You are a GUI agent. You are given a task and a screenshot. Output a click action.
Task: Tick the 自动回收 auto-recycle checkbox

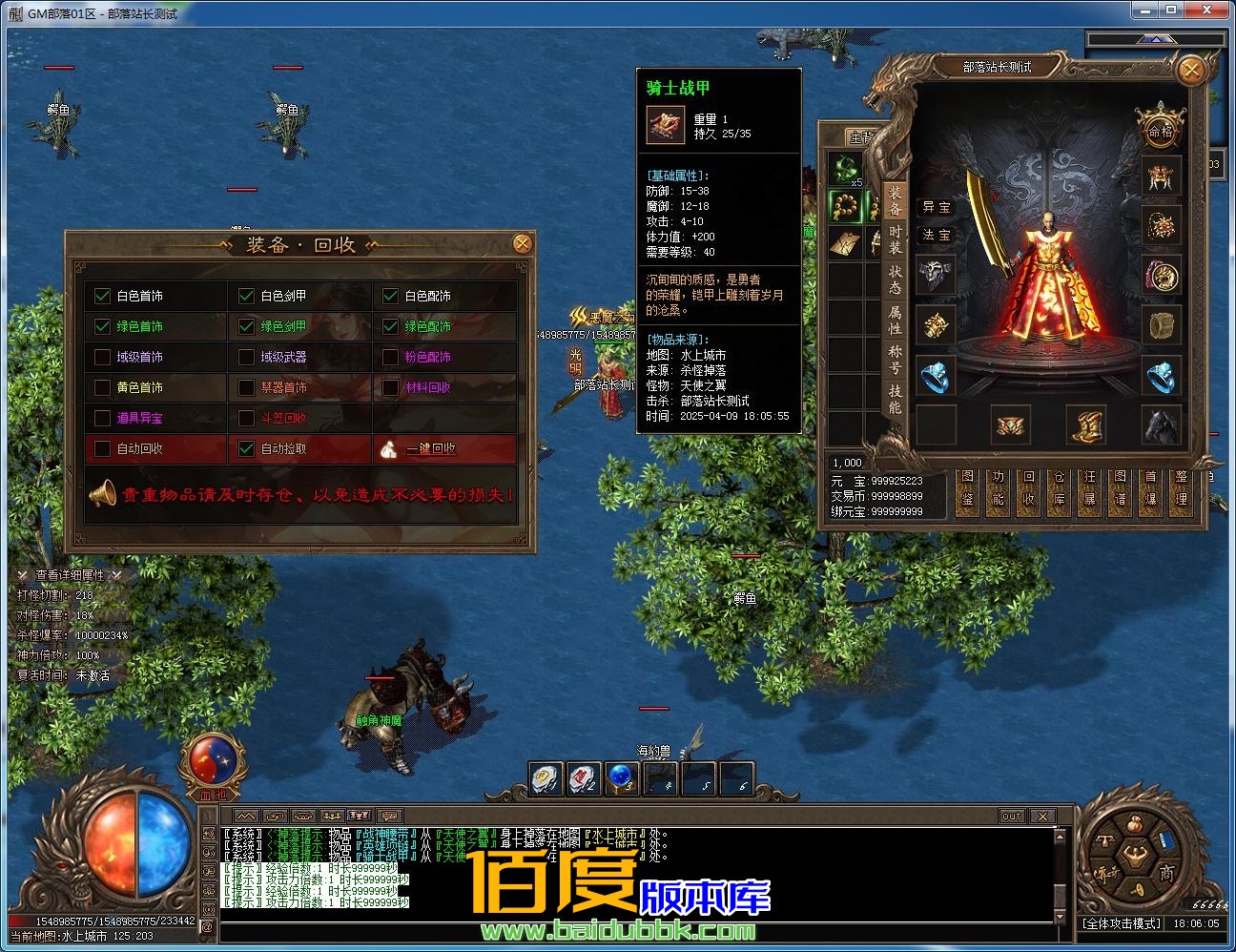(103, 448)
